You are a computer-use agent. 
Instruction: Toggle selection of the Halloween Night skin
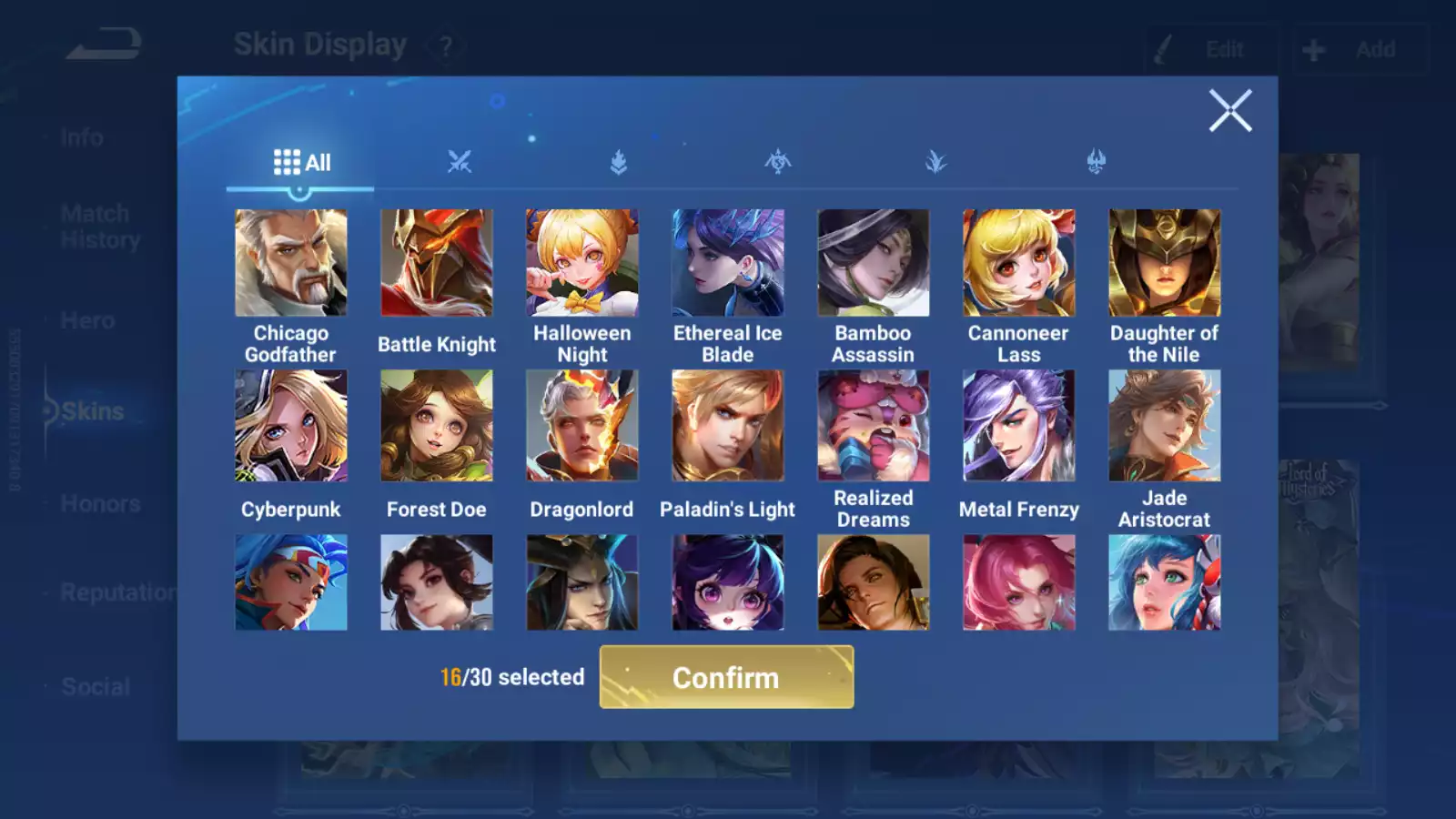[x=582, y=261]
